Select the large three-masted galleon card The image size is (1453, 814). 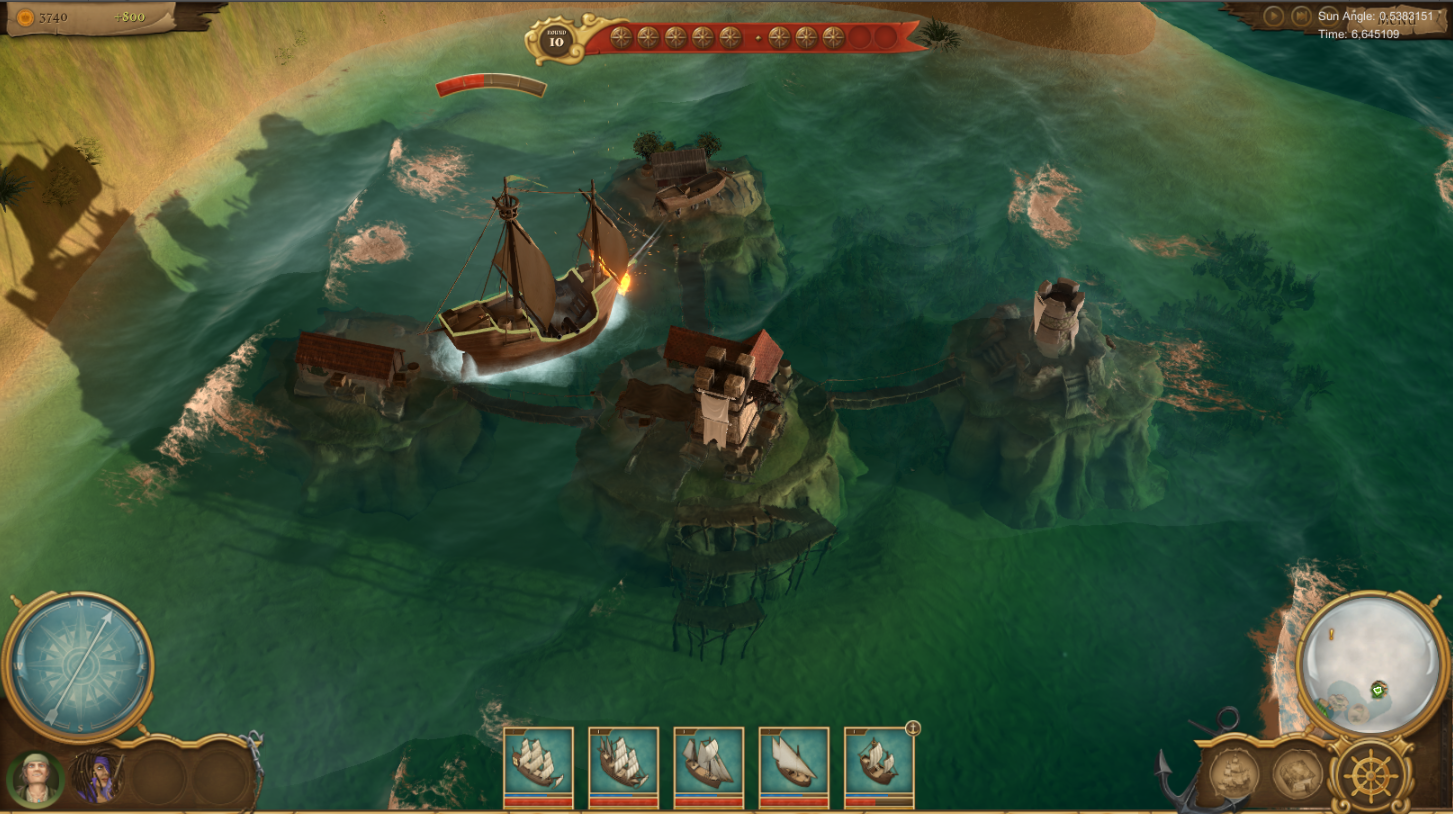pyautogui.click(x=540, y=765)
